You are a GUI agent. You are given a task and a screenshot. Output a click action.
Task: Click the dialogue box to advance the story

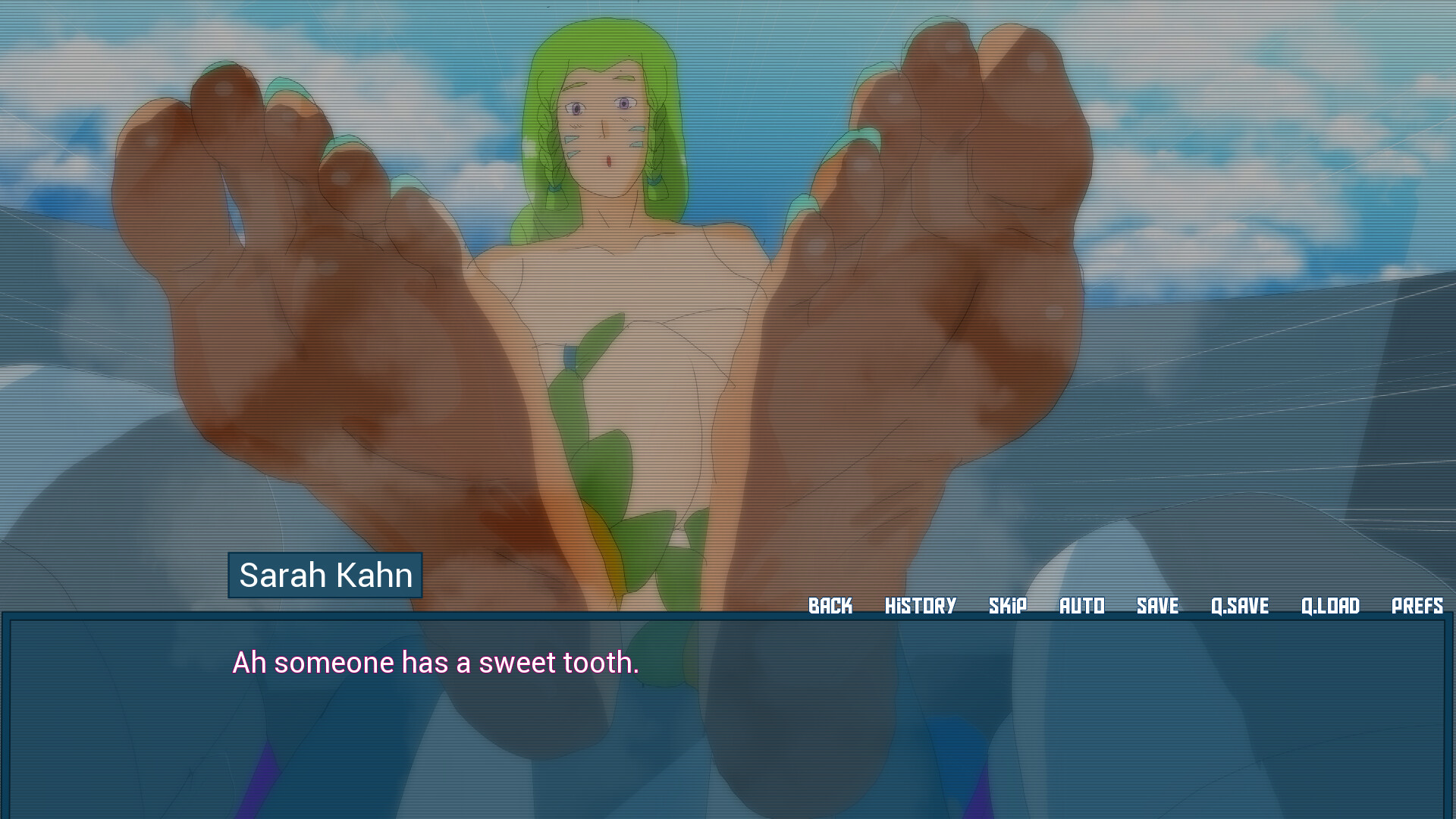[728, 720]
